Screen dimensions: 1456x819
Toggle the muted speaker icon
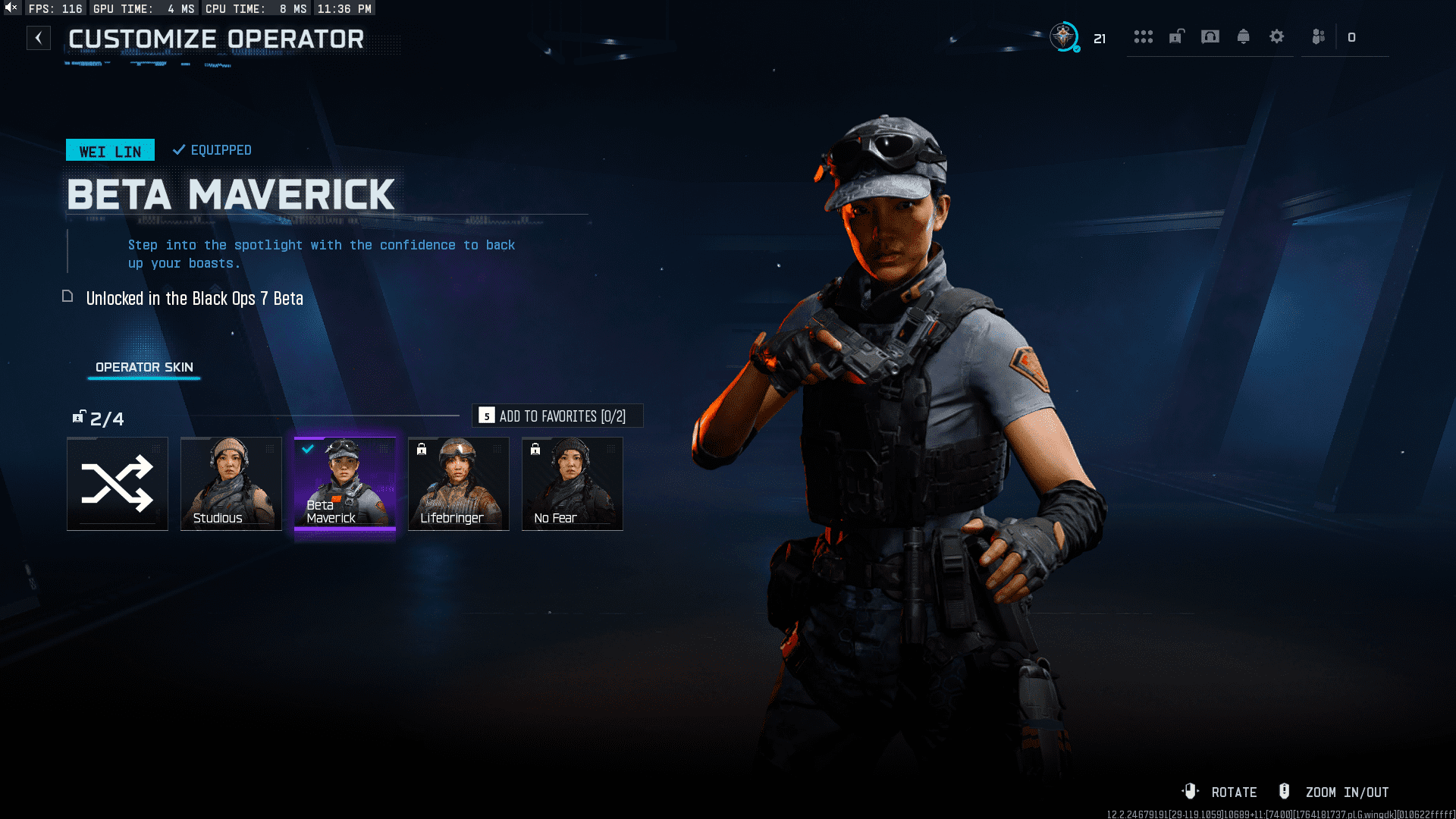coord(11,8)
